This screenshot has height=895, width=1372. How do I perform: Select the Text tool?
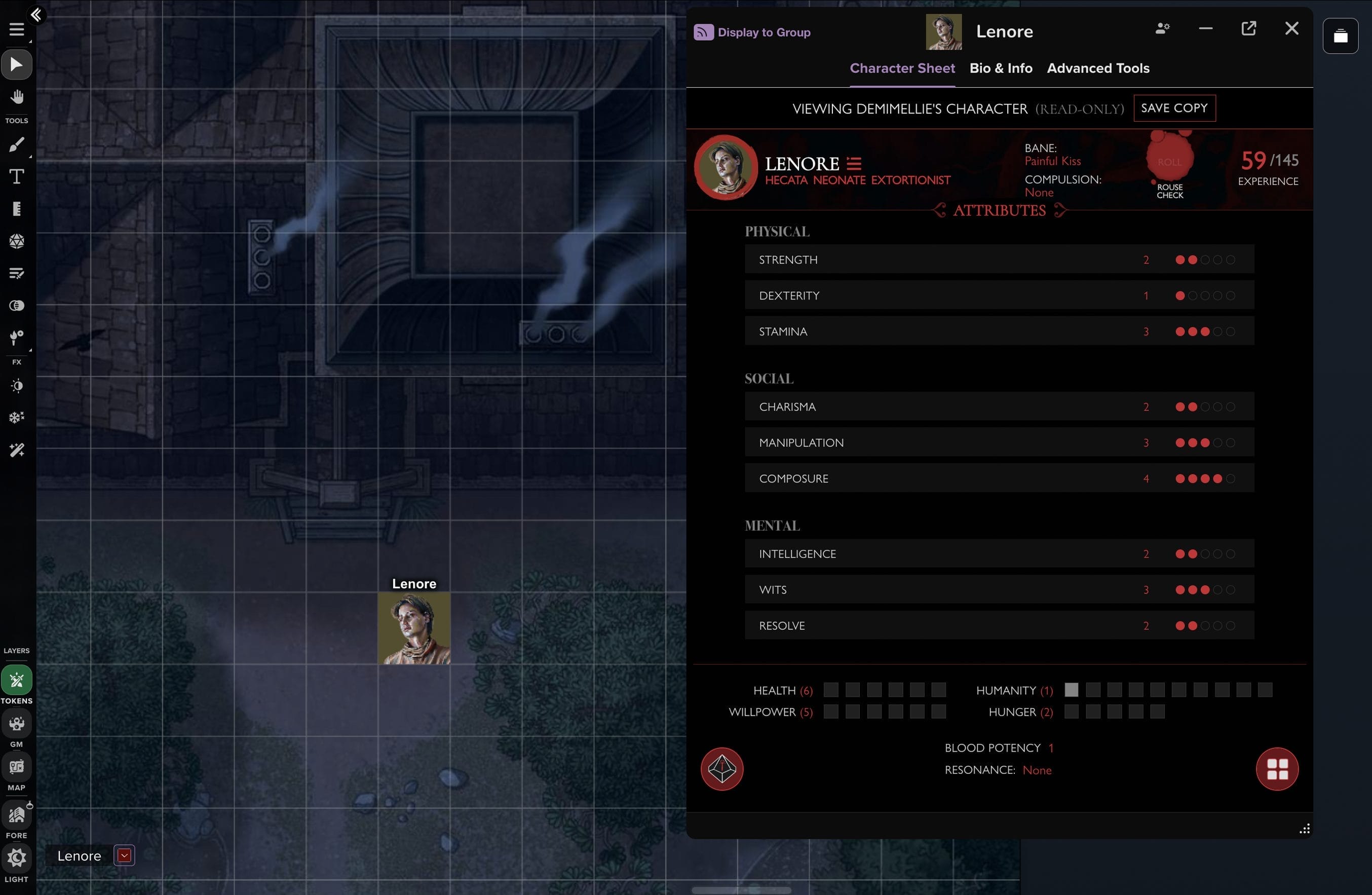point(17,177)
